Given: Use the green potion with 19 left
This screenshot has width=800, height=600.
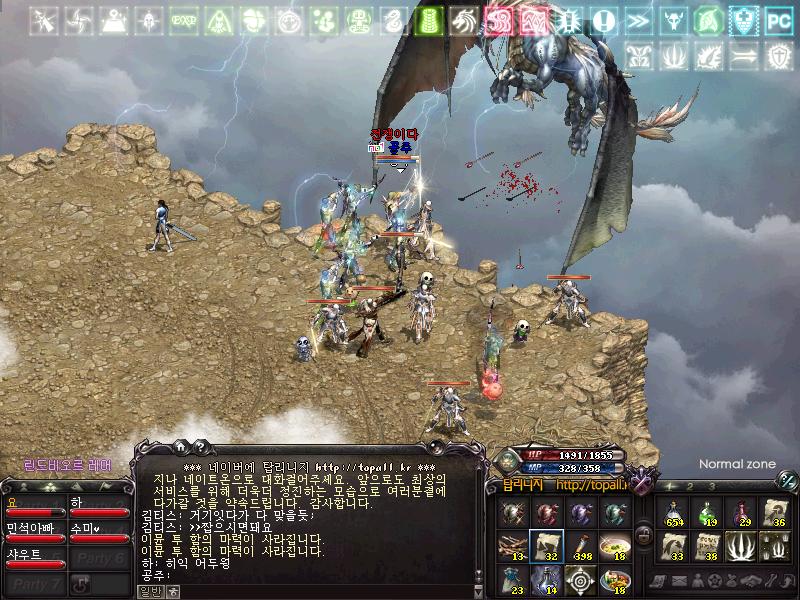Looking at the screenshot, I should pyautogui.click(x=709, y=514).
